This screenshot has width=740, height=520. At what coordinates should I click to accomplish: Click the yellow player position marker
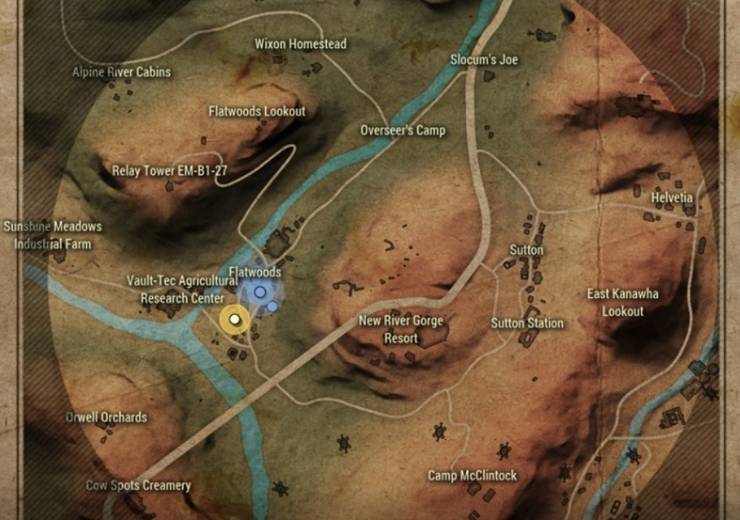click(x=235, y=319)
